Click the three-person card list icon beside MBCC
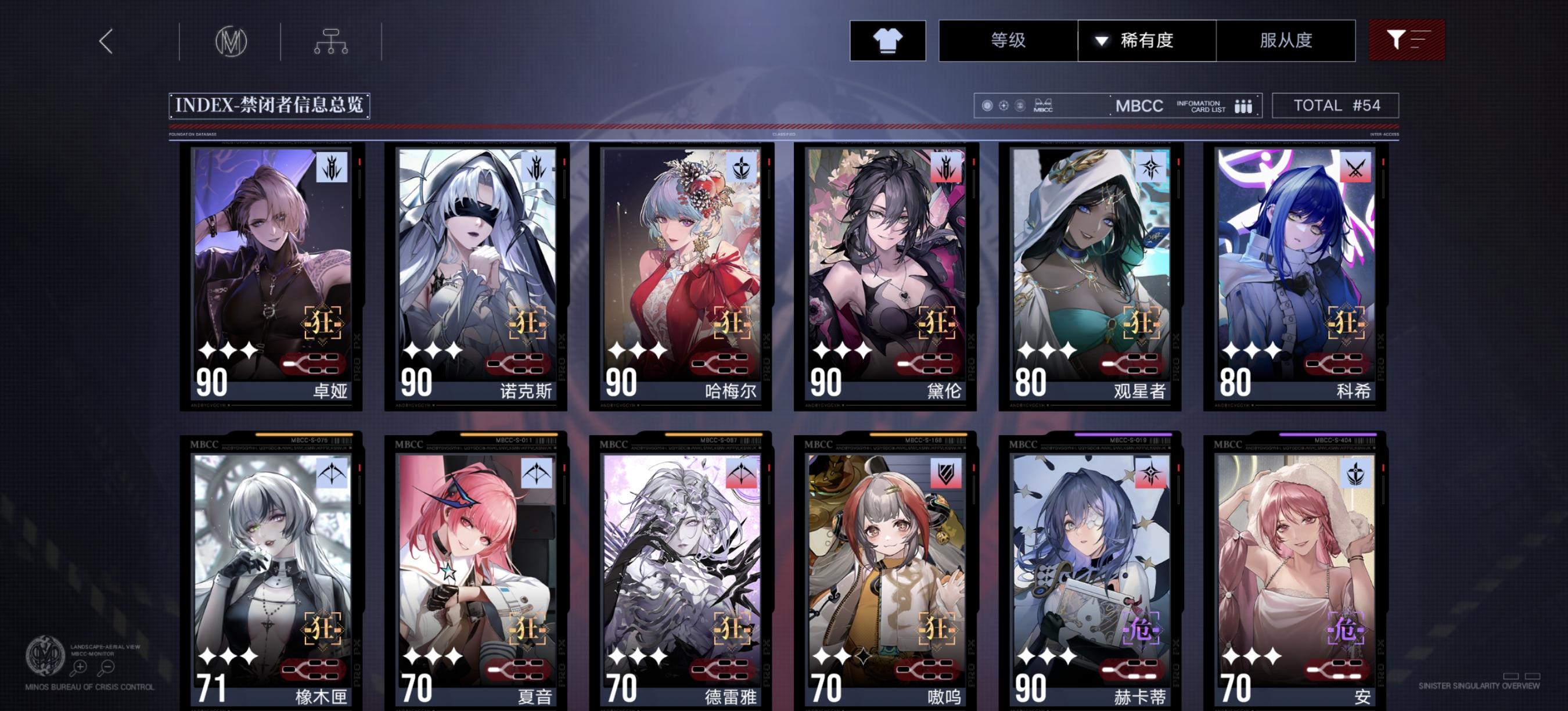Screen dimensions: 1568x711 tap(1243, 105)
